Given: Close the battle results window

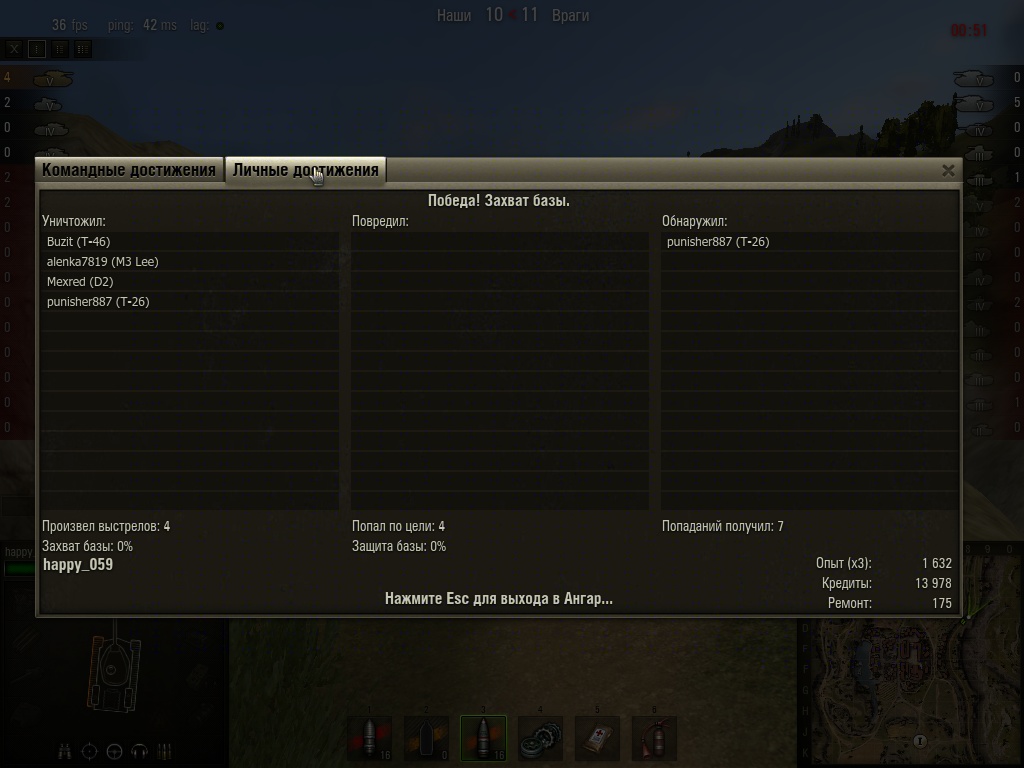Looking at the screenshot, I should tap(948, 170).
